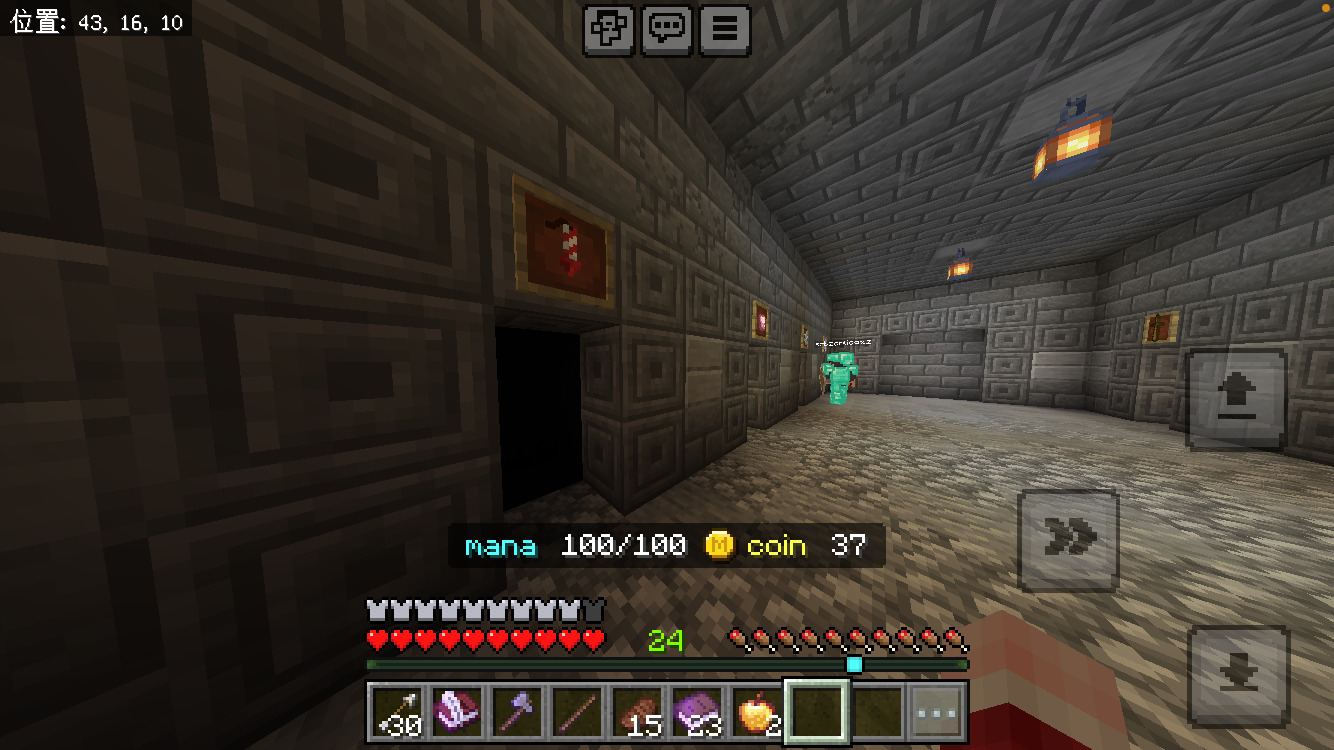Open the chat speech bubble button

pos(667,30)
